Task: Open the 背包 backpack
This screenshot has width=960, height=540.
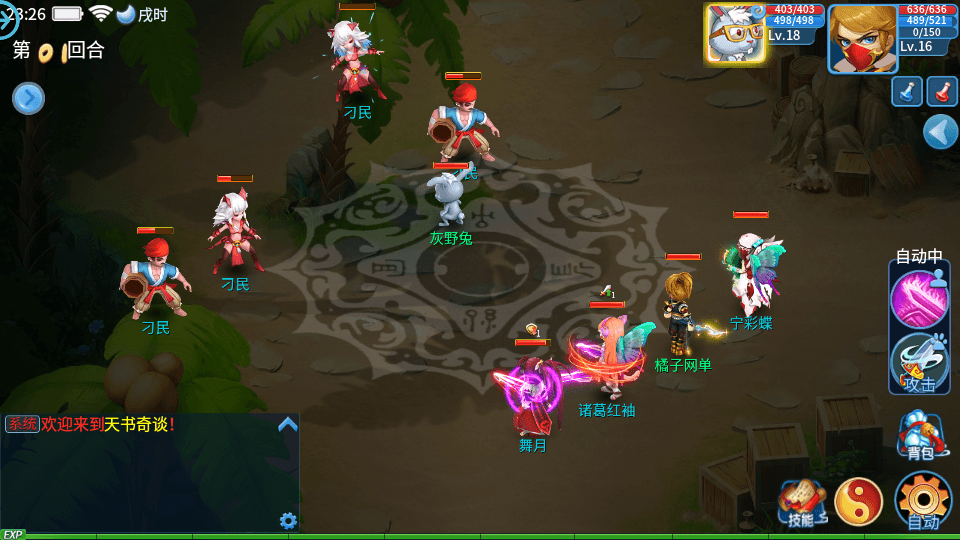Action: click(920, 433)
